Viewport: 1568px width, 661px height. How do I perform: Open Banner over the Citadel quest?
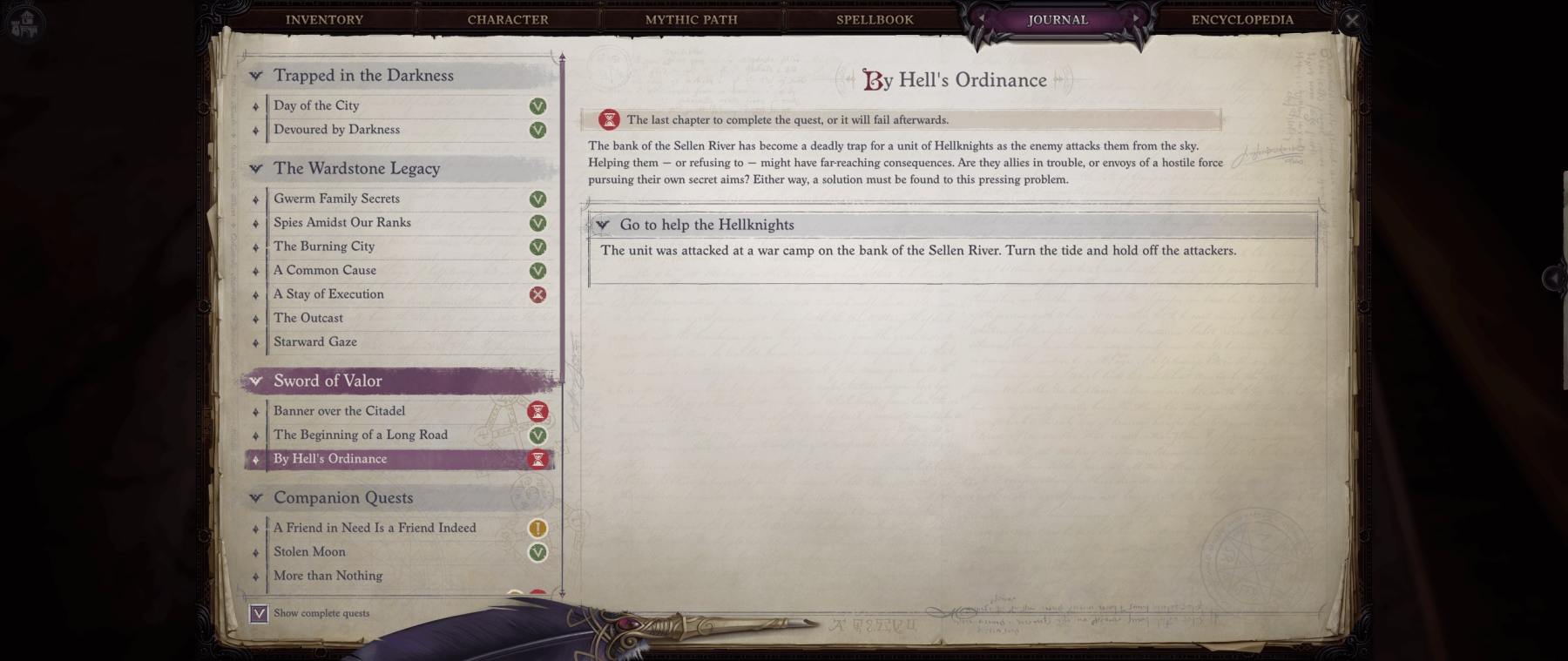click(x=339, y=411)
